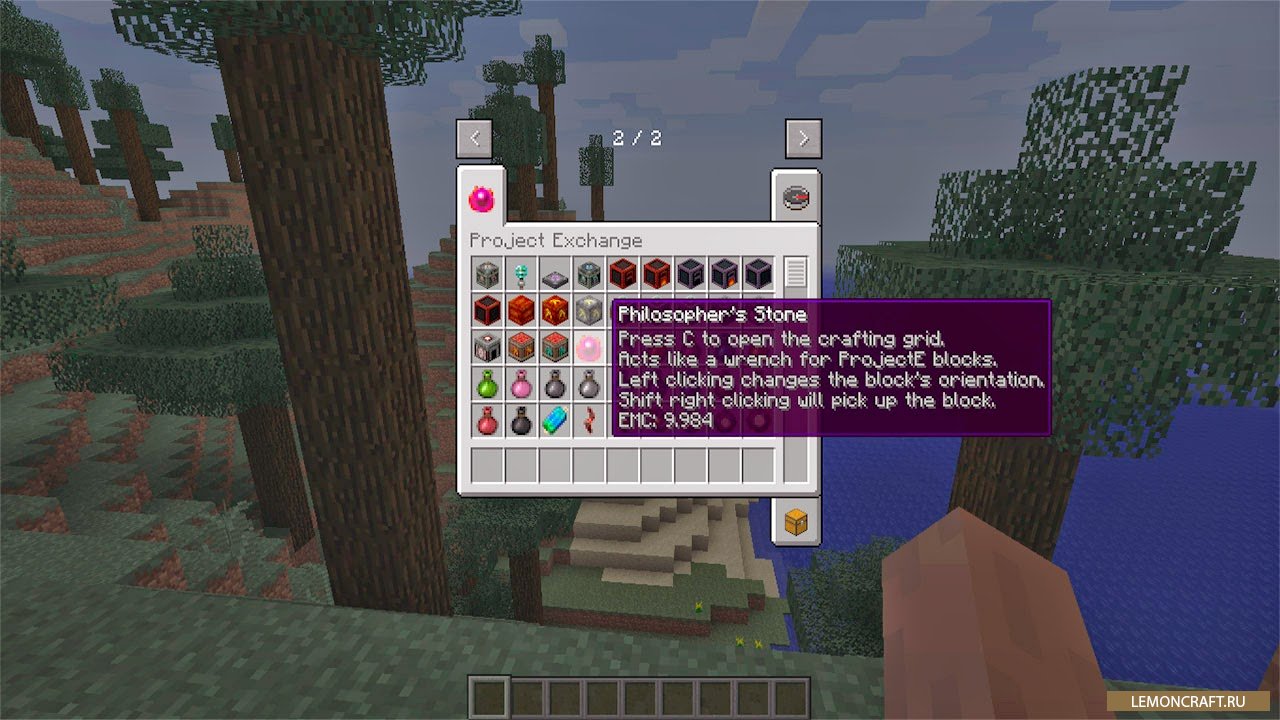Pick the flat gray slab with purple gem
1280x720 pixels.
tap(555, 273)
